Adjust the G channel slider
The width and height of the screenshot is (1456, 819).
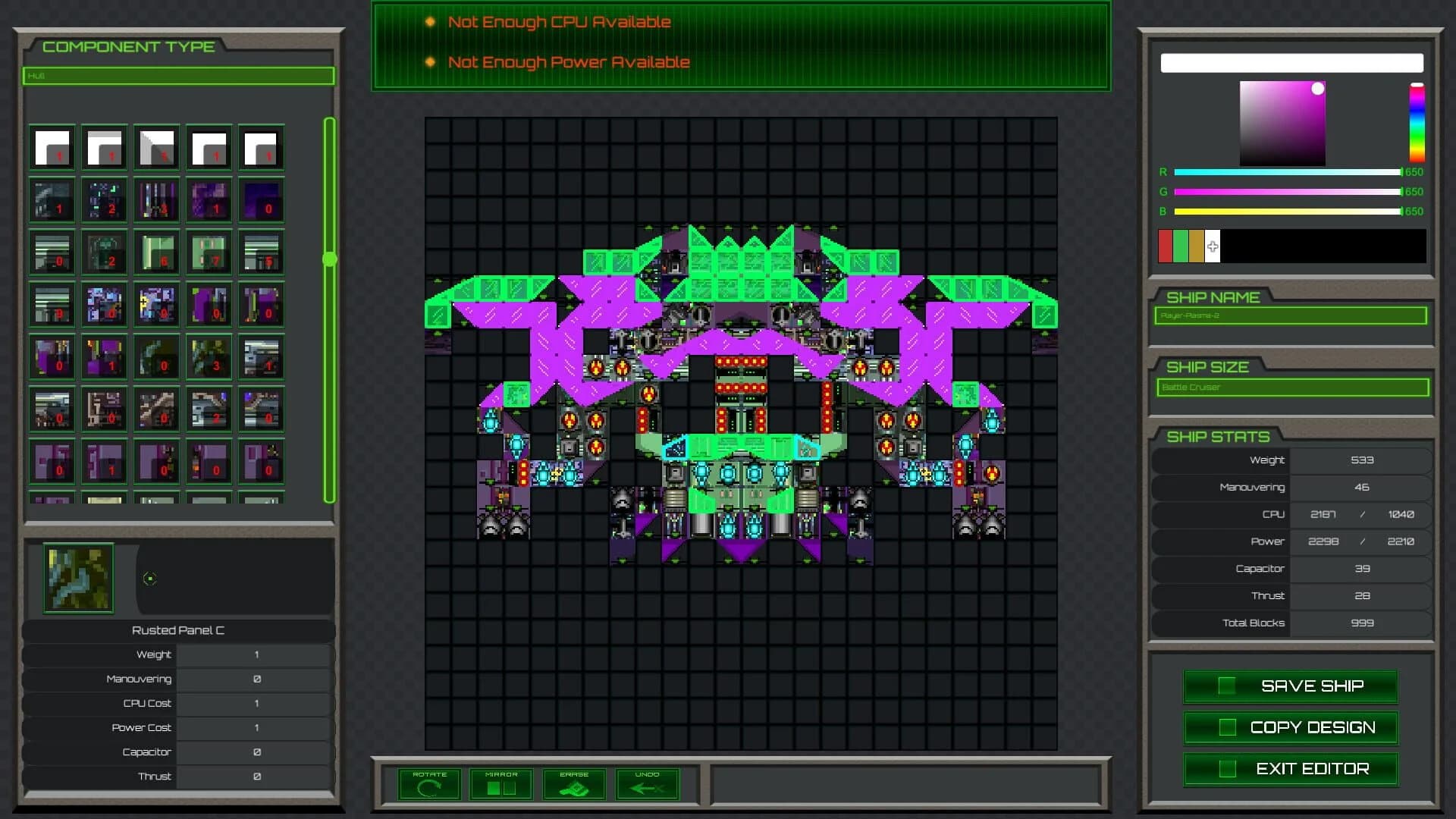coord(1287,192)
